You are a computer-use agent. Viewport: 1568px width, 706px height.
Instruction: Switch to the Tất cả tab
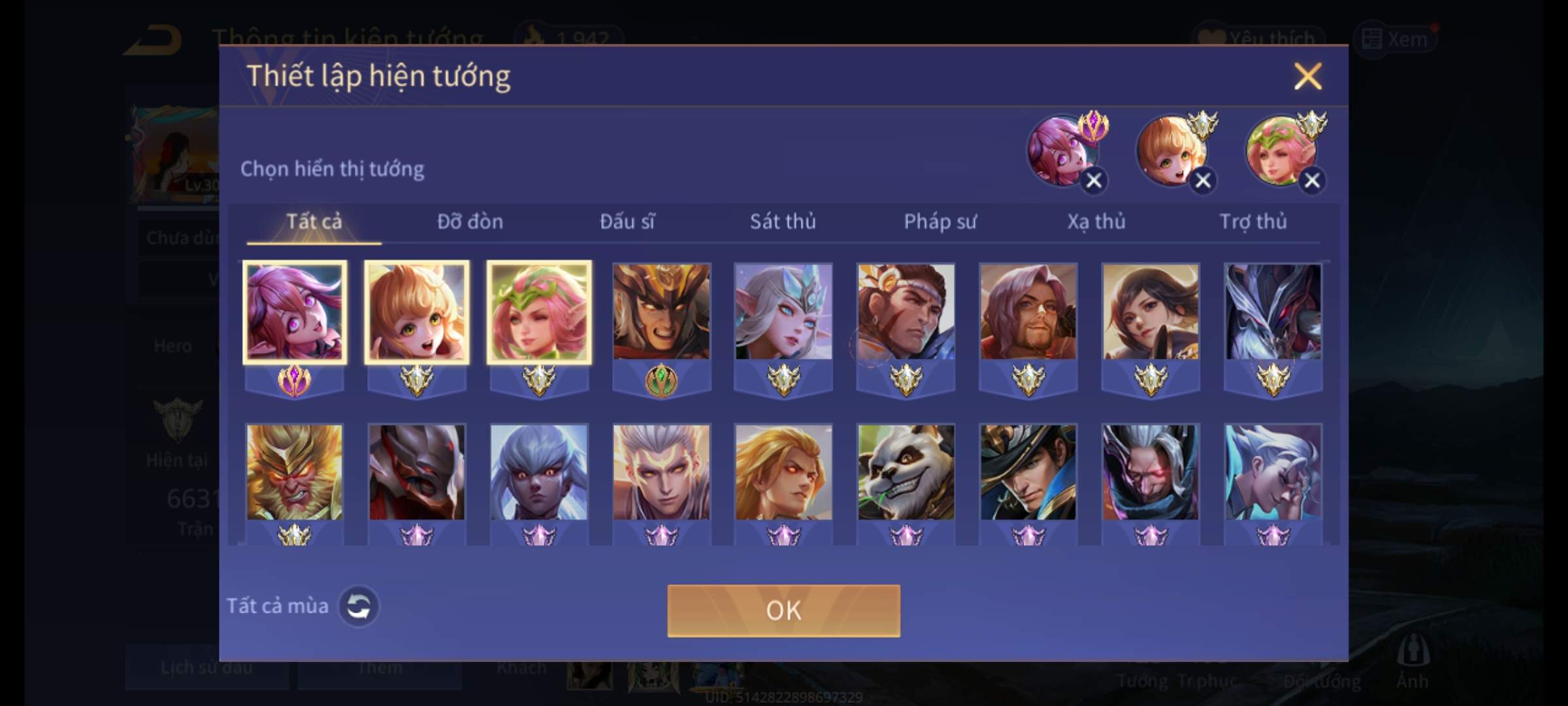point(314,222)
